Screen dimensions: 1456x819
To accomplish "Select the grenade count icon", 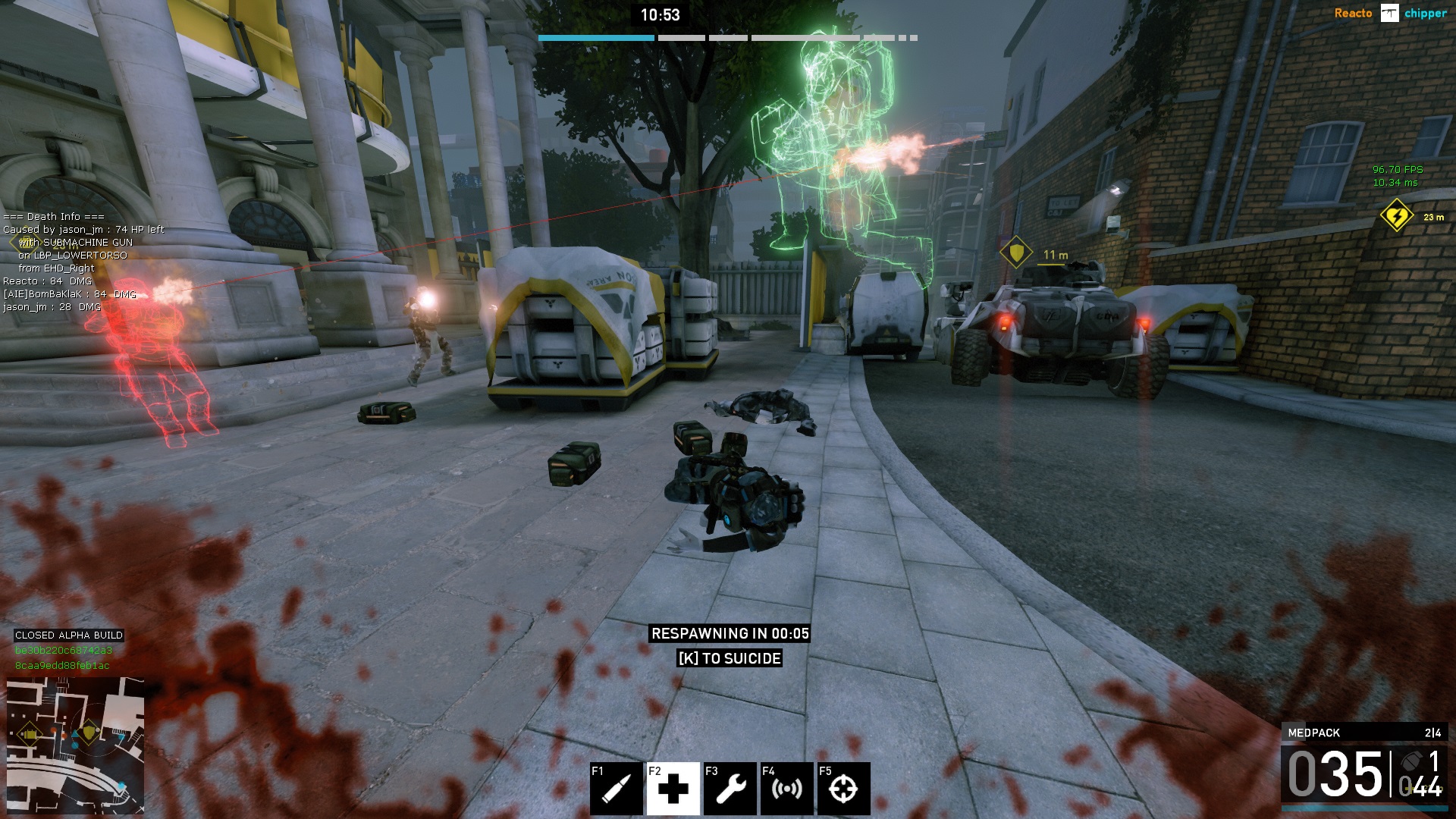I will [1411, 761].
